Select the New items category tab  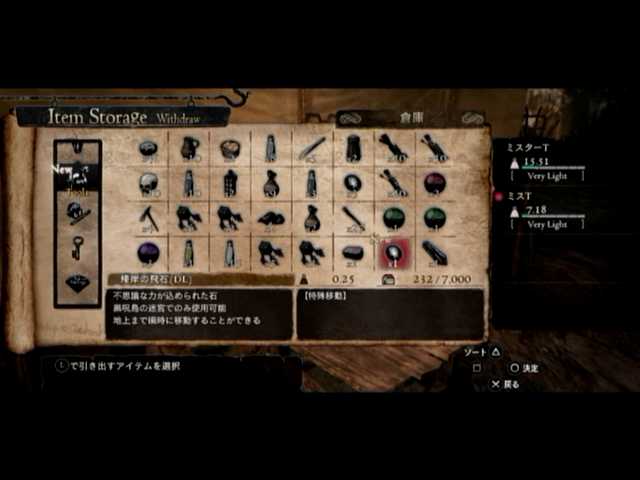click(77, 170)
